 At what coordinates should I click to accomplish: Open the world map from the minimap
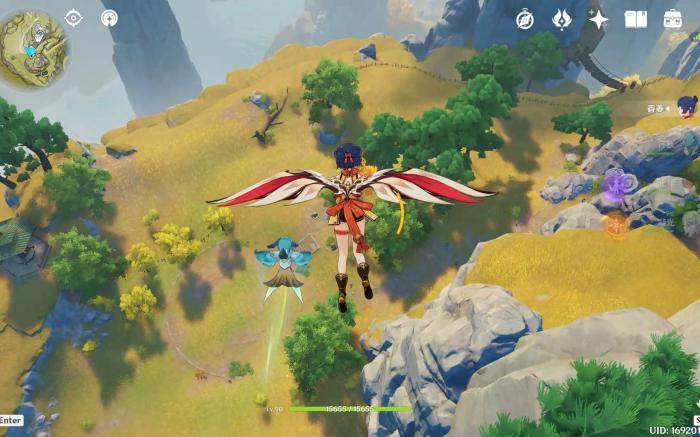coord(33,45)
